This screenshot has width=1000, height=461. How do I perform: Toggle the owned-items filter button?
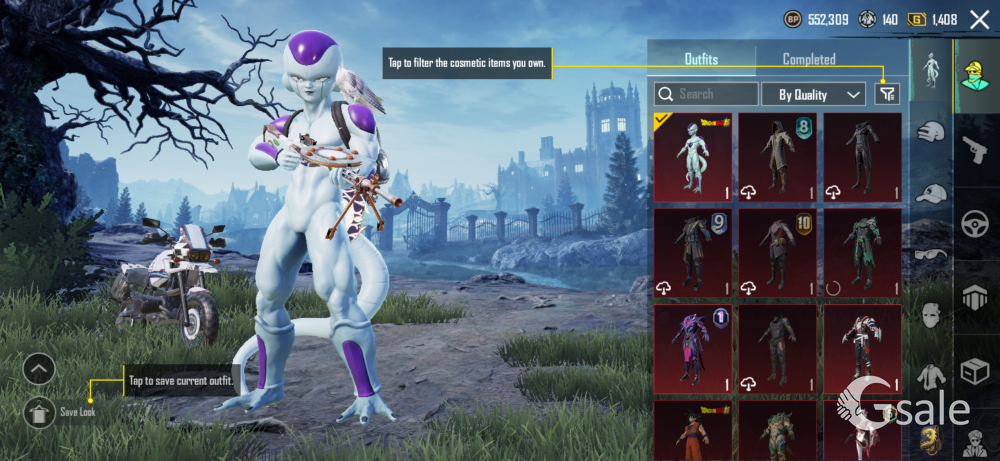(x=887, y=94)
